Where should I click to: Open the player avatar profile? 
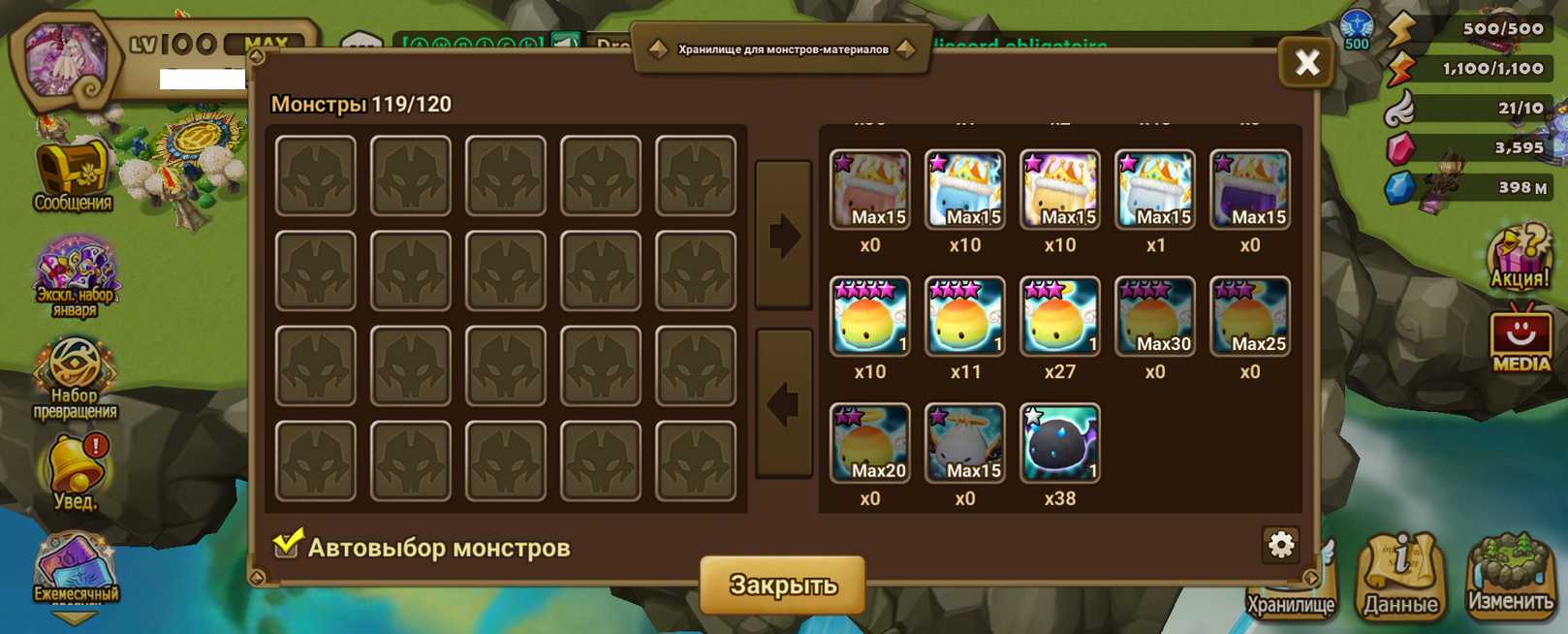(x=64, y=60)
